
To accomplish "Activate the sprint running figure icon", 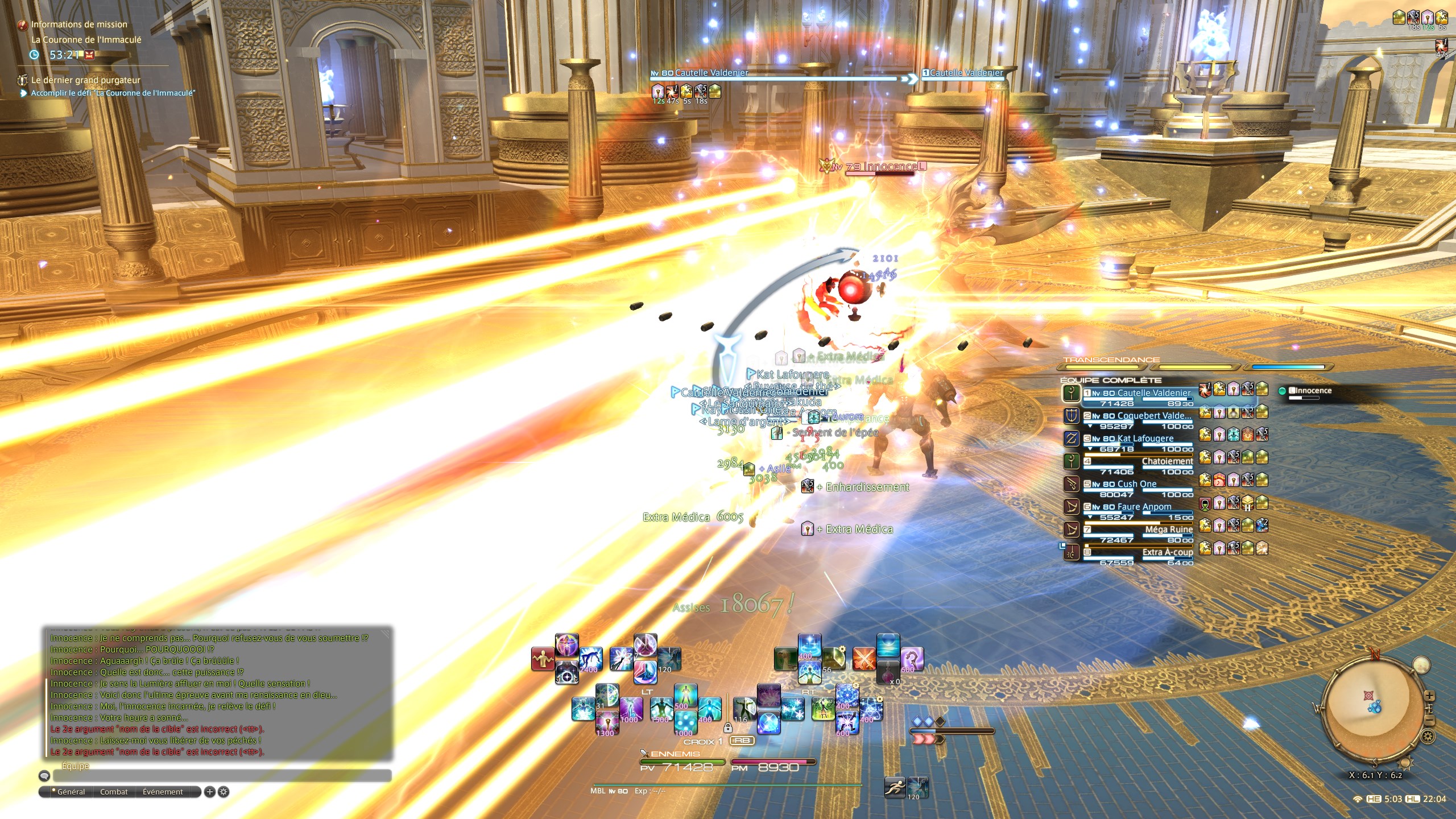I will point(895,788).
